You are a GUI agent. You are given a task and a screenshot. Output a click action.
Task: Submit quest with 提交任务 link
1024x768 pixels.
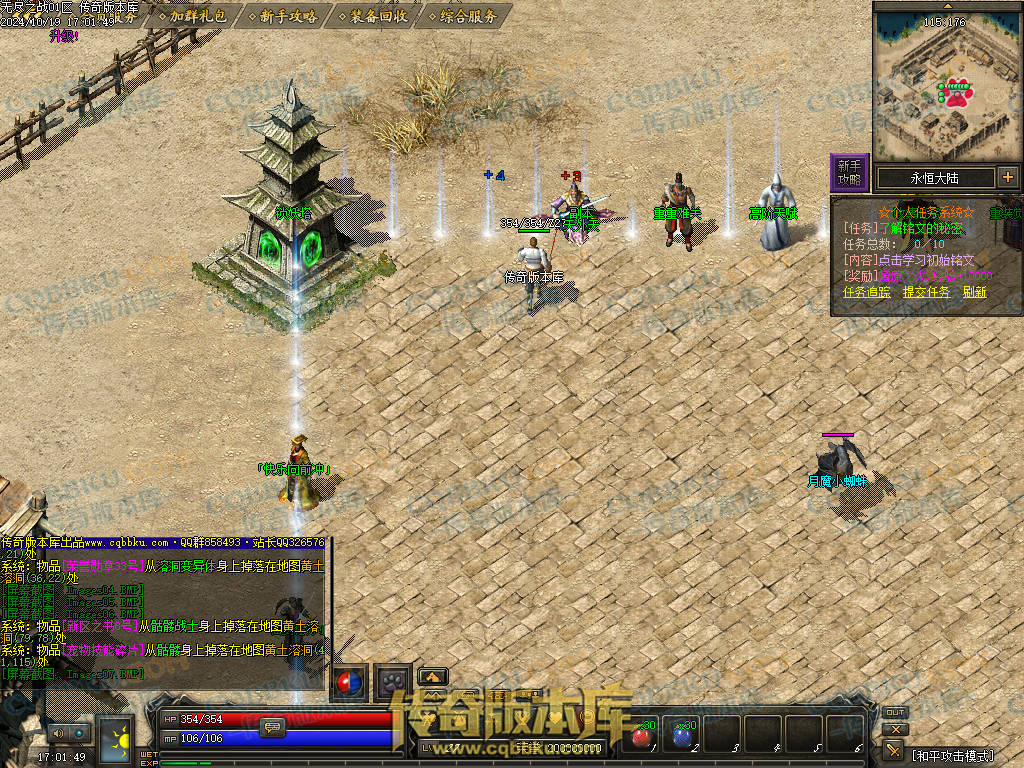click(926, 292)
